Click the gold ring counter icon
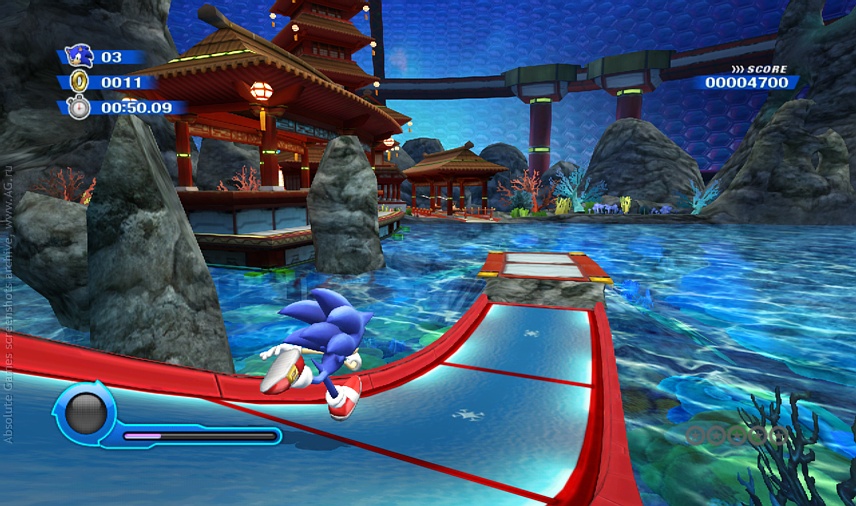Screen dimensions: 856x506 78,82
